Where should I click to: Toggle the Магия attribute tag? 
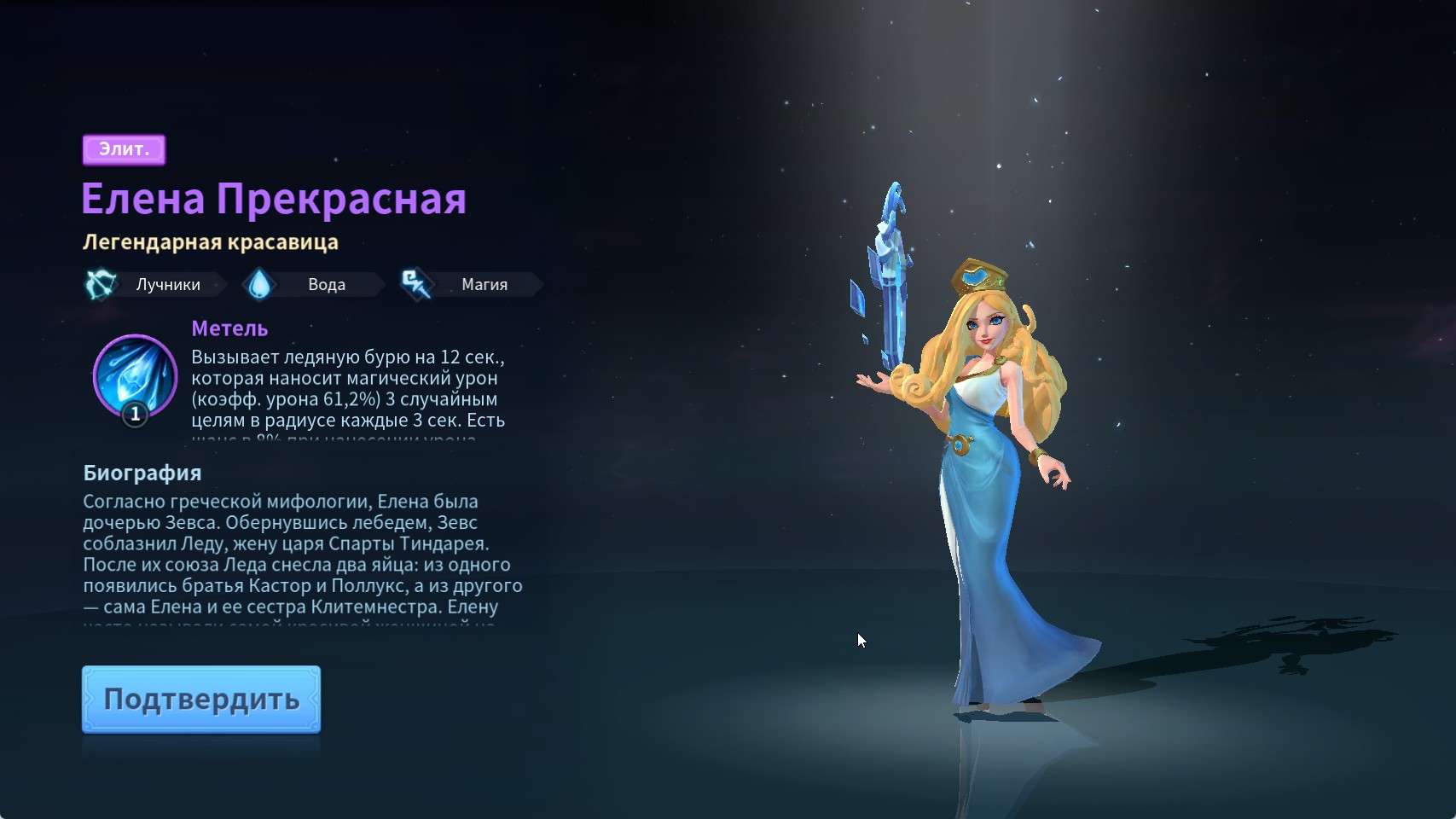click(x=483, y=284)
